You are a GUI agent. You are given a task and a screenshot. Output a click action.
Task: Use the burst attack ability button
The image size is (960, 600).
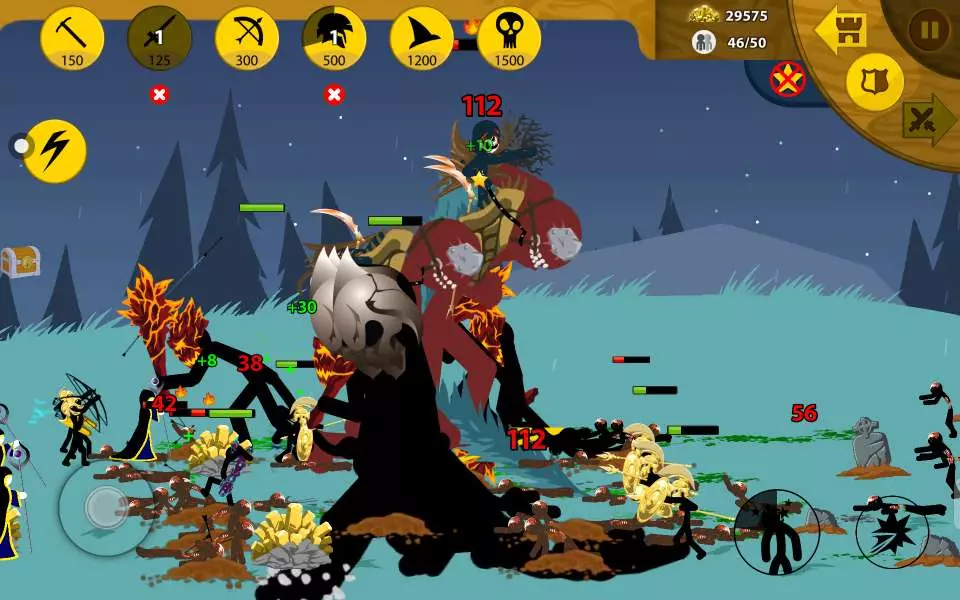tap(892, 532)
